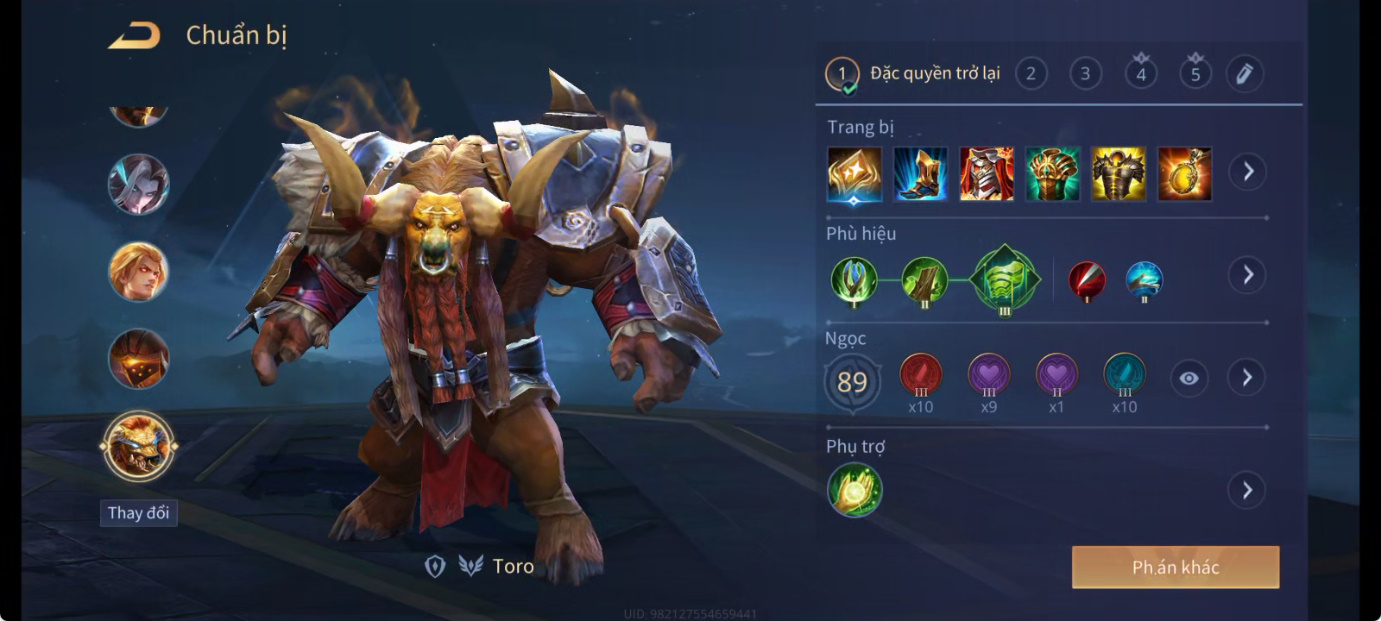Switch to preset tab 3

1085,73
